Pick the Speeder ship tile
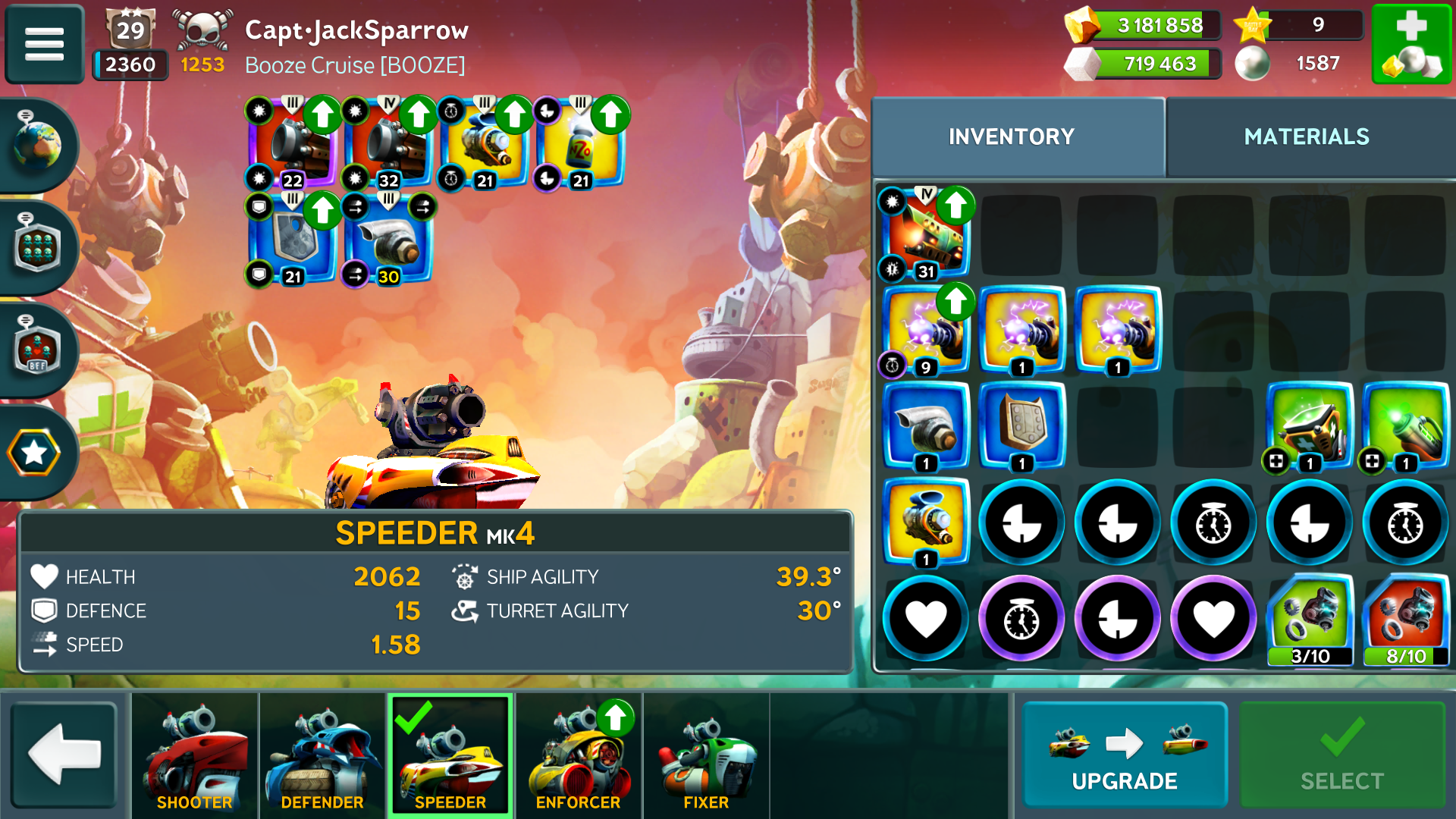The width and height of the screenshot is (1456, 819). tap(450, 756)
